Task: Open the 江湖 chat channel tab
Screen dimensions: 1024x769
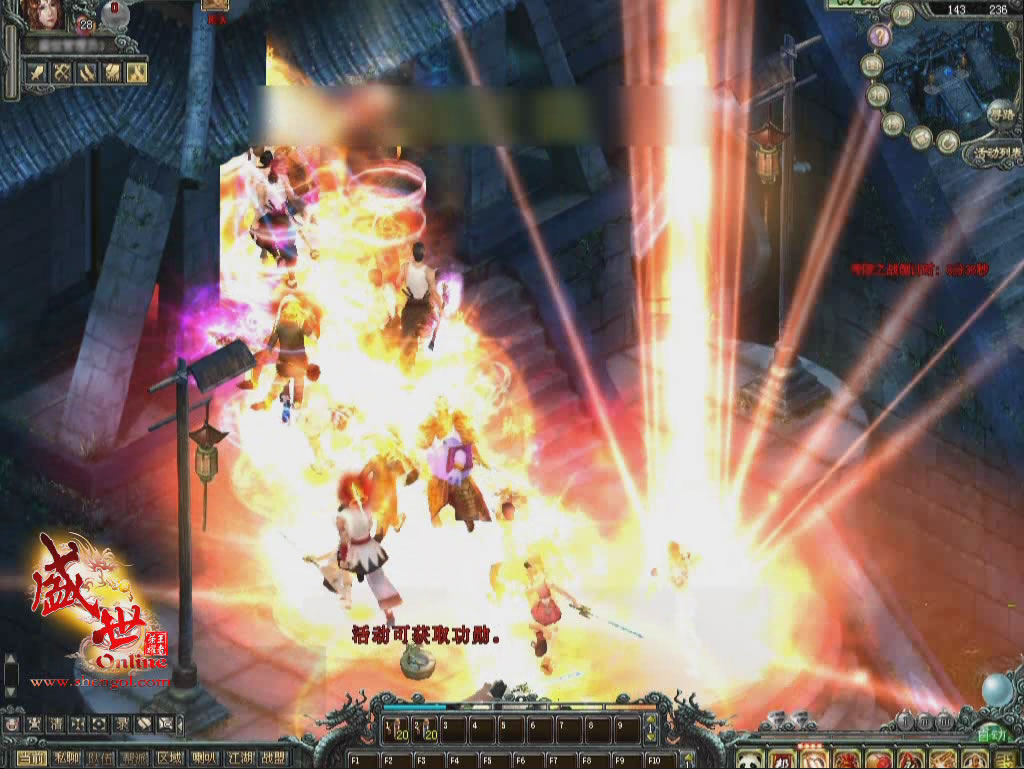Action: coord(239,758)
